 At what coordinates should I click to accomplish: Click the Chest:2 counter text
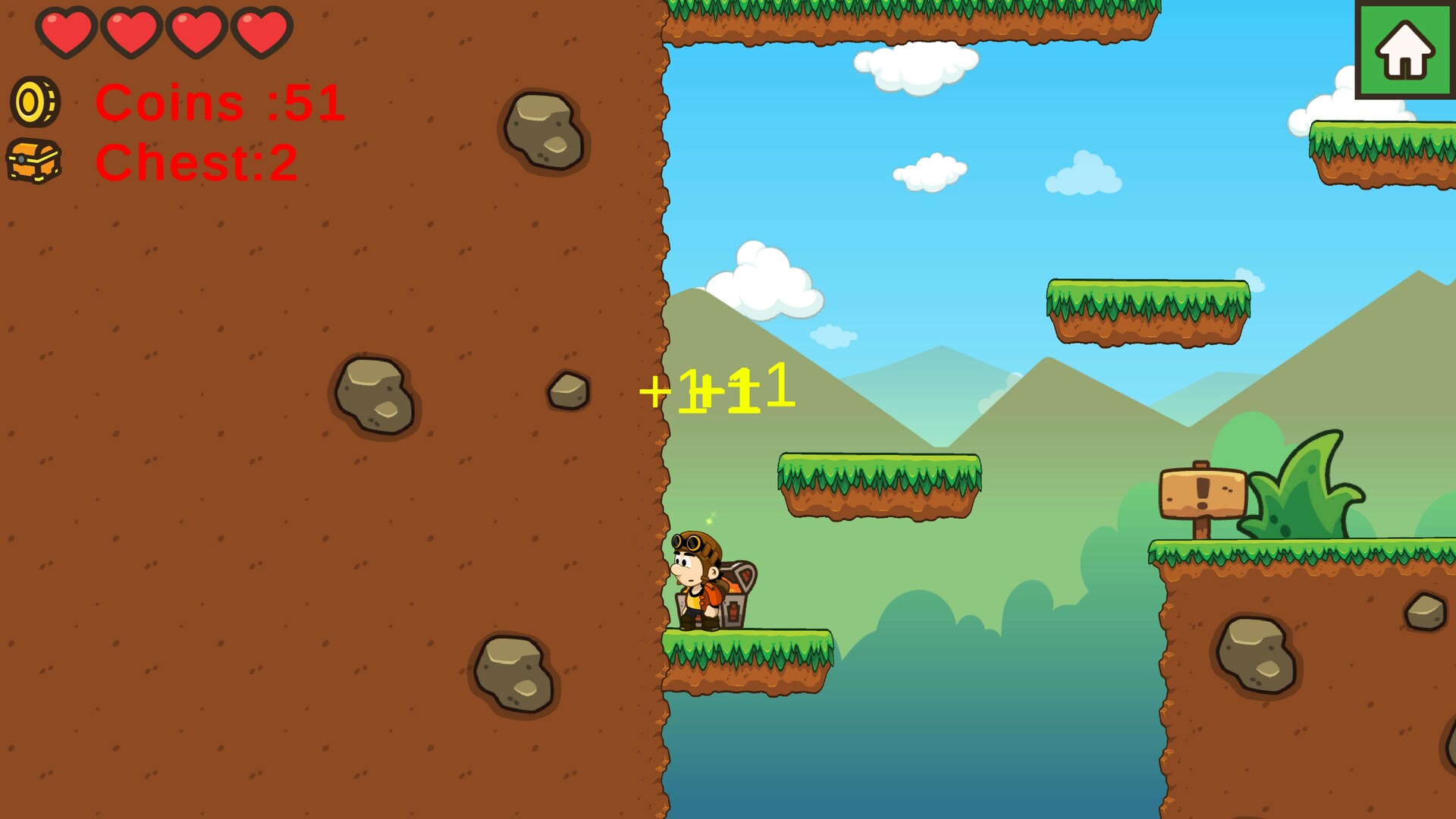click(196, 163)
